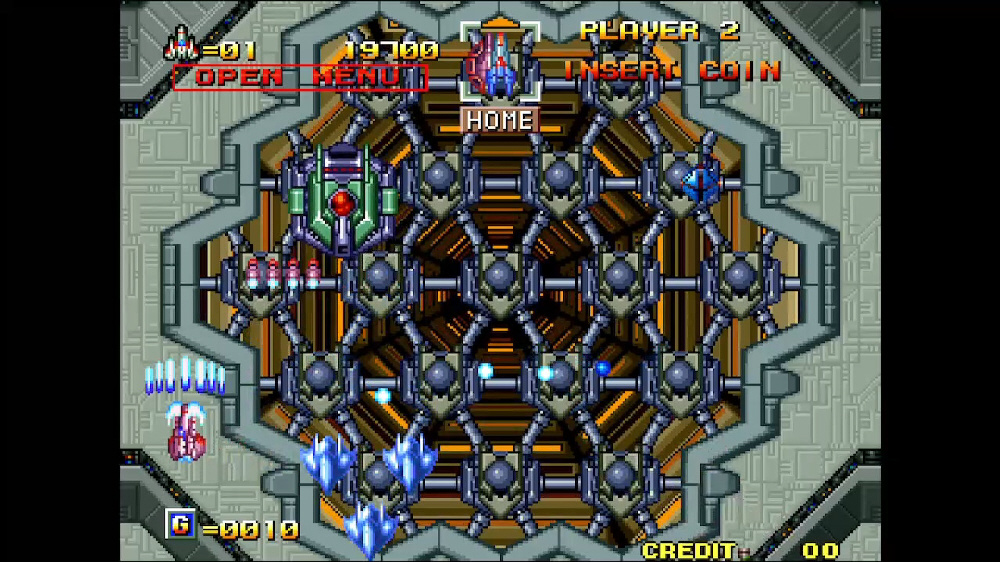This screenshot has width=1000, height=562.
Task: Select the HOME label under the ship icon
Action: pos(499,120)
